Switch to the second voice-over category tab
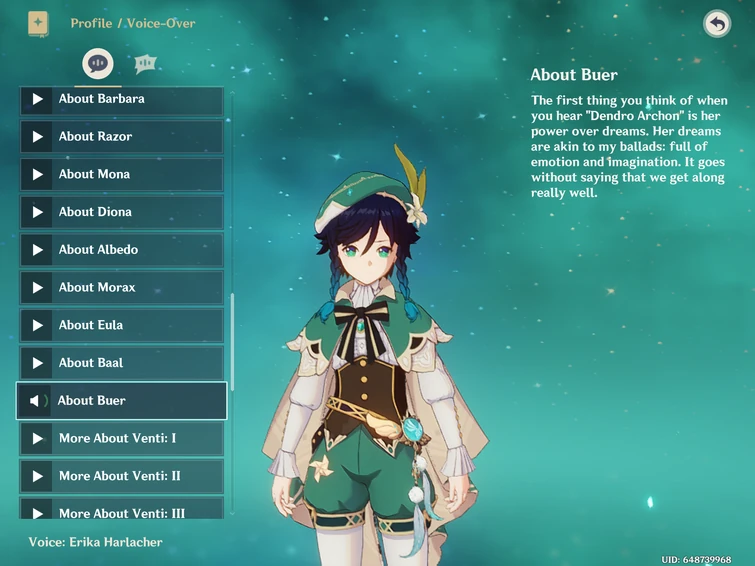The height and width of the screenshot is (566, 755). [x=145, y=63]
